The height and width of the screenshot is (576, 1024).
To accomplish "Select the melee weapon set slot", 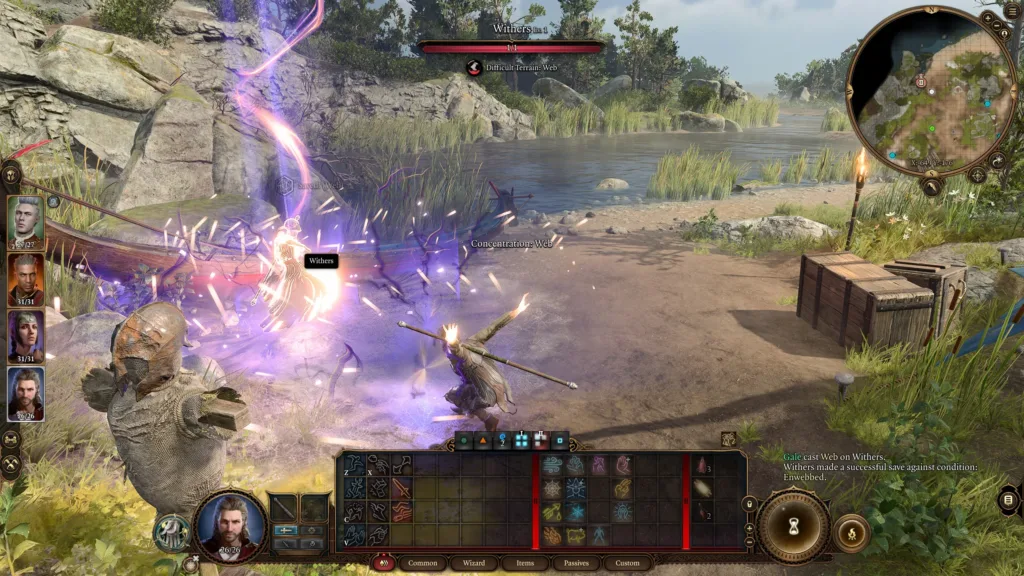I will point(283,506).
